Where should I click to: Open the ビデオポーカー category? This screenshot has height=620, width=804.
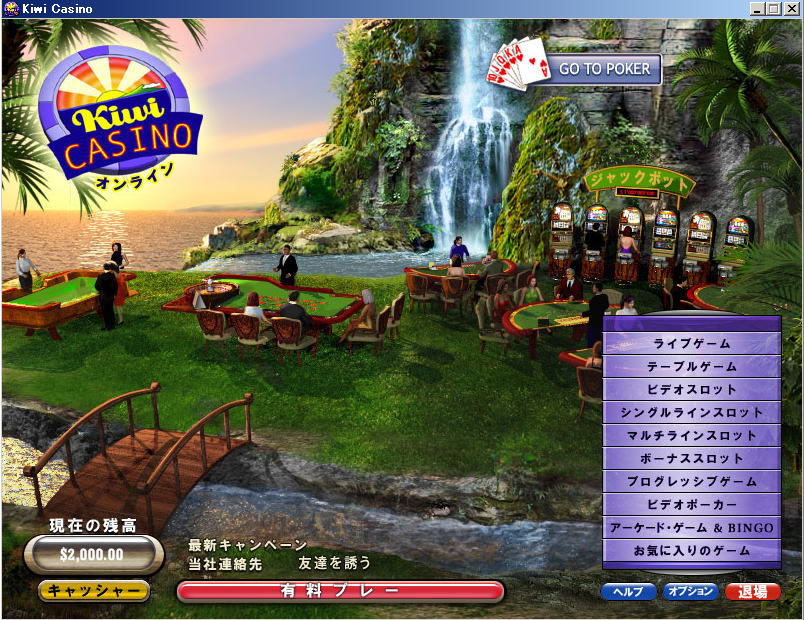coord(691,505)
